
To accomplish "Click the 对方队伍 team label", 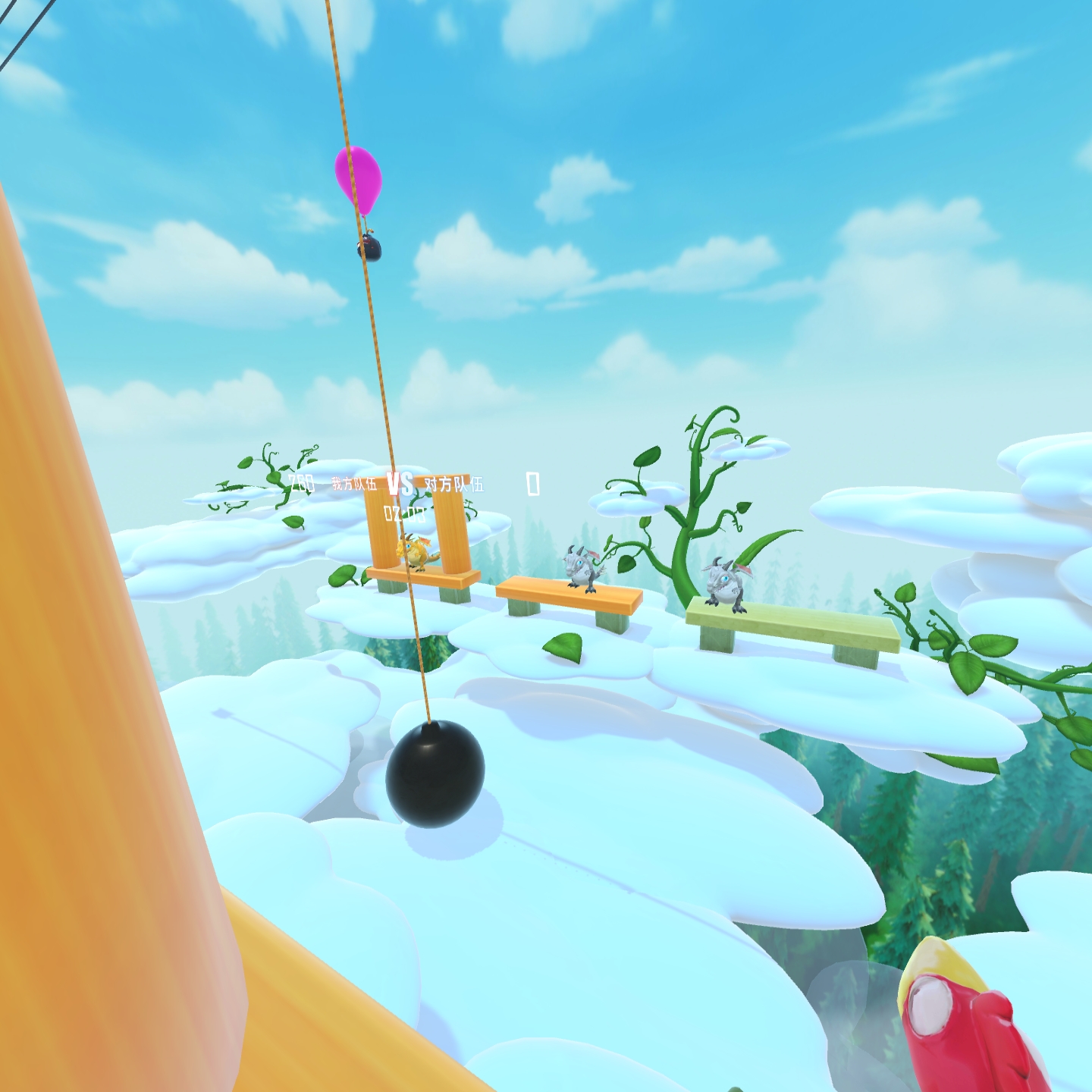I will pyautogui.click(x=455, y=485).
